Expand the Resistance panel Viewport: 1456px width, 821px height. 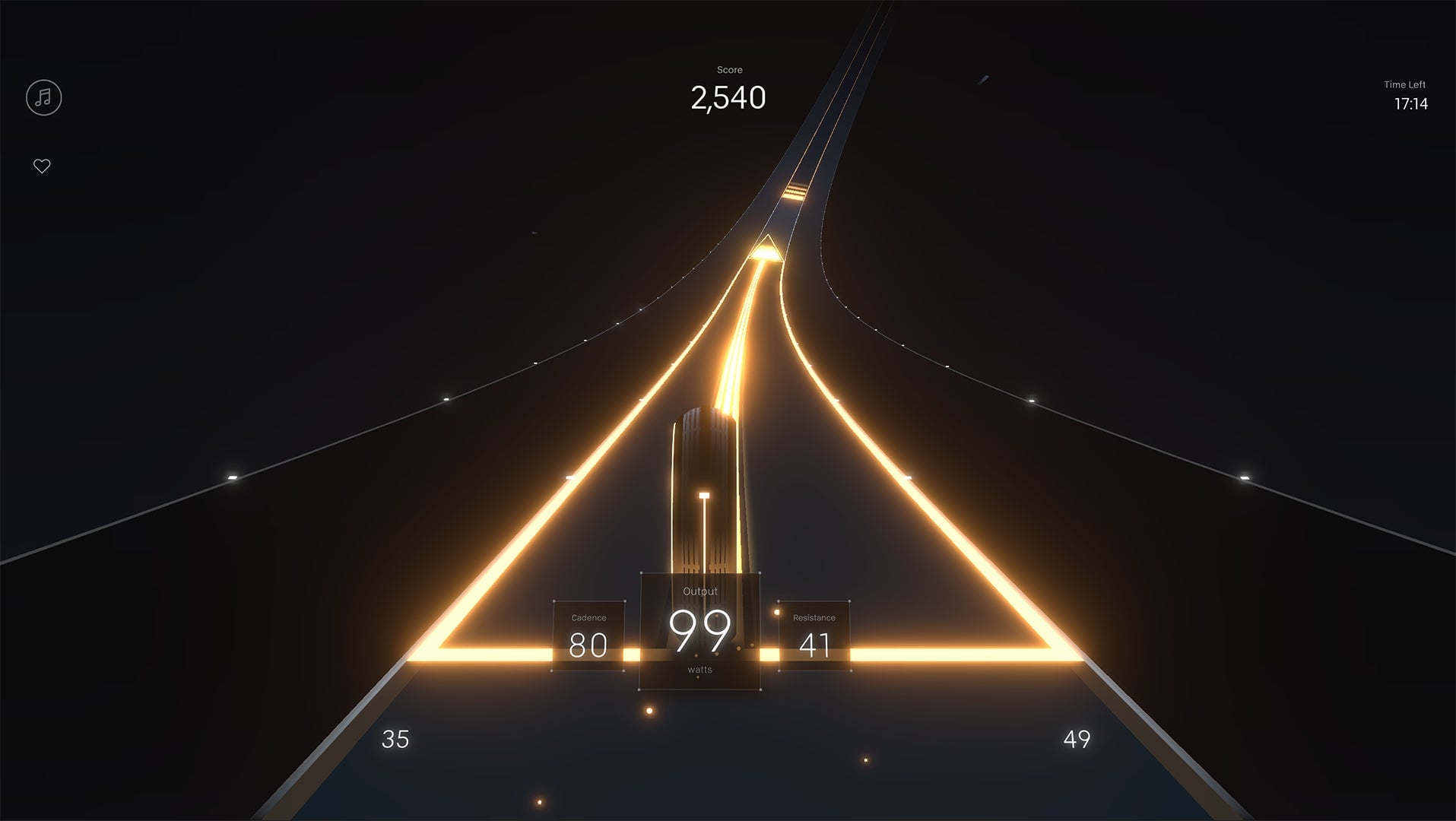click(814, 635)
